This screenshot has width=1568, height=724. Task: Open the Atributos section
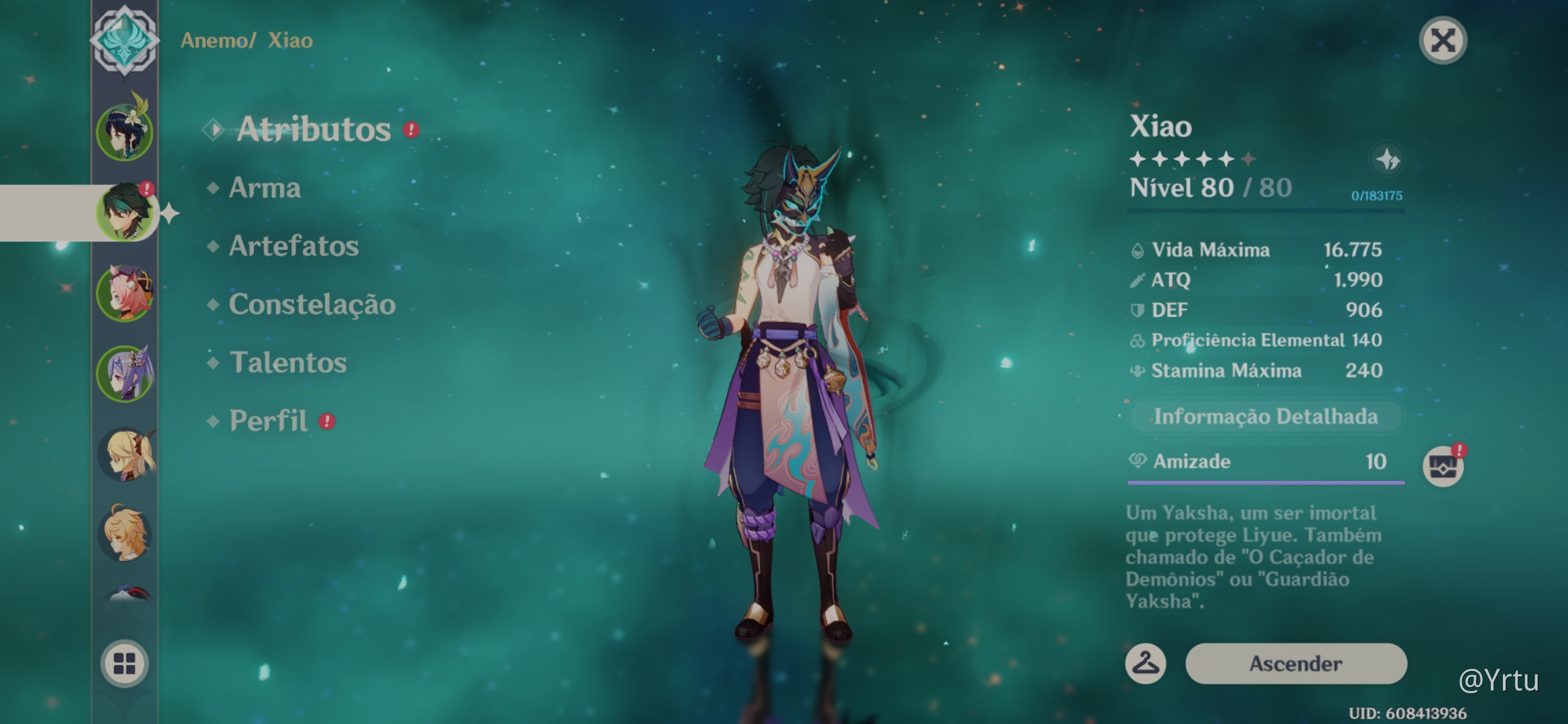tap(313, 129)
